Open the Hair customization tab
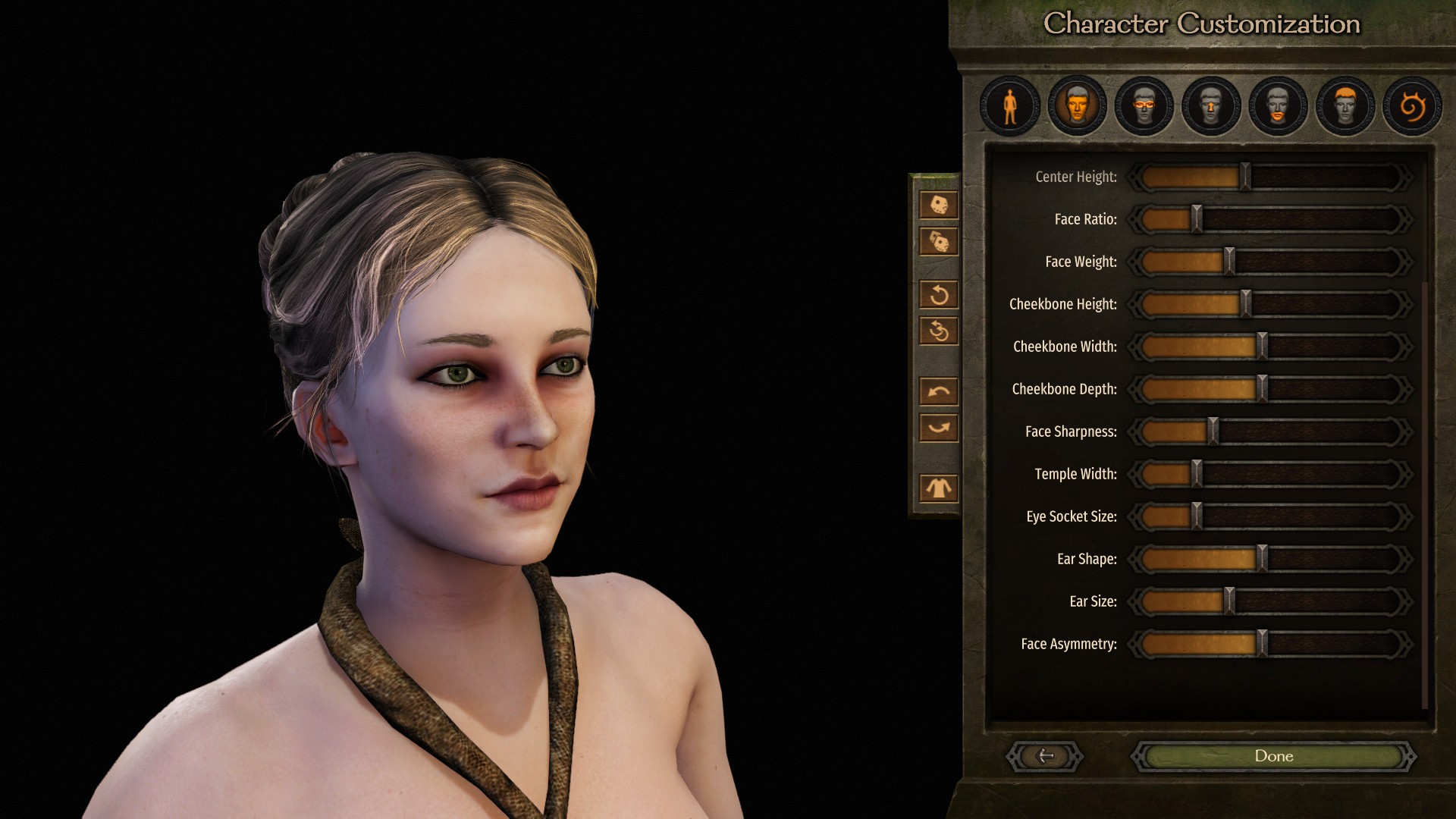The height and width of the screenshot is (819, 1456). [1345, 106]
